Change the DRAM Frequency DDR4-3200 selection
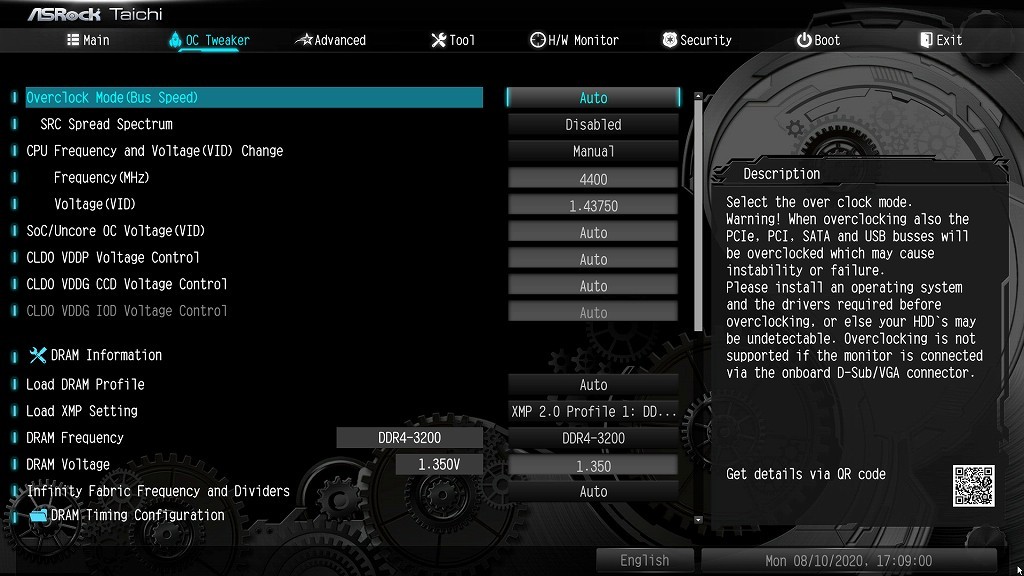Viewport: 1024px width, 576px height. [593, 438]
